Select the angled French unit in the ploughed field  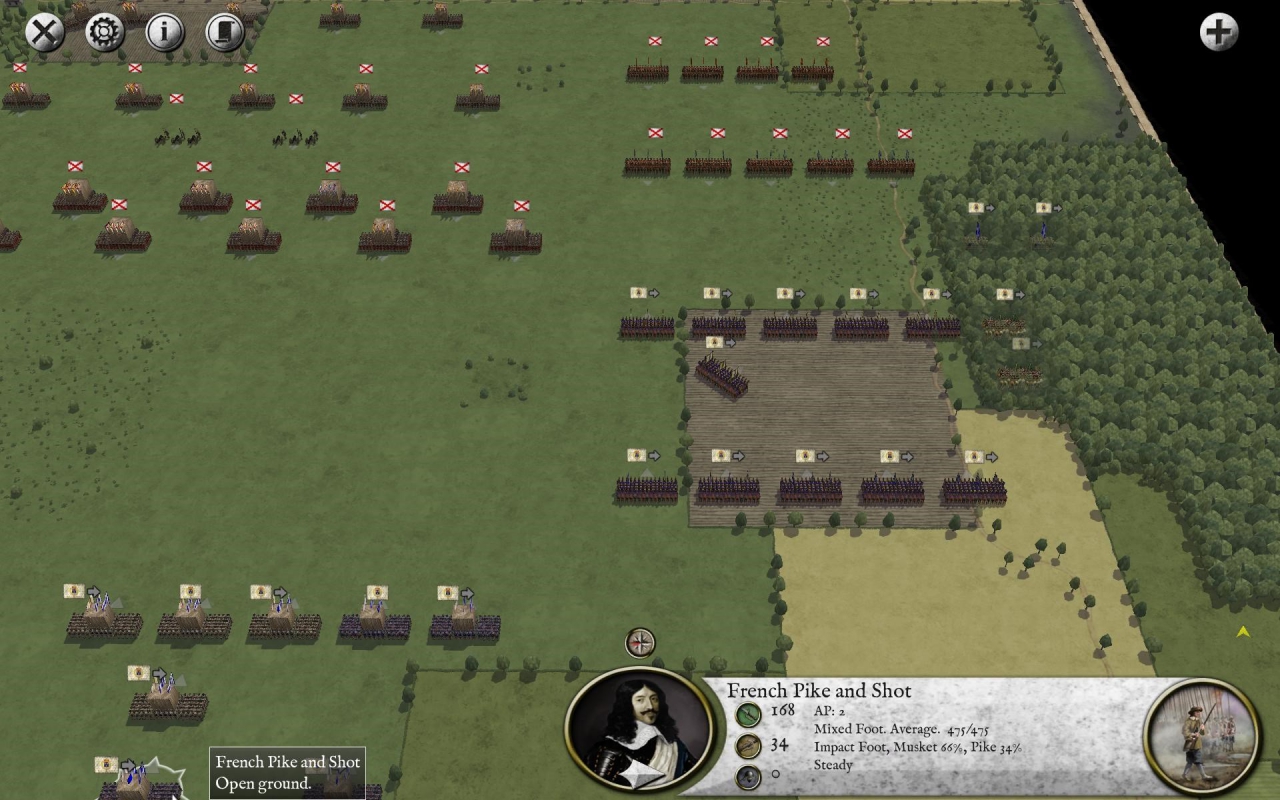(x=721, y=376)
